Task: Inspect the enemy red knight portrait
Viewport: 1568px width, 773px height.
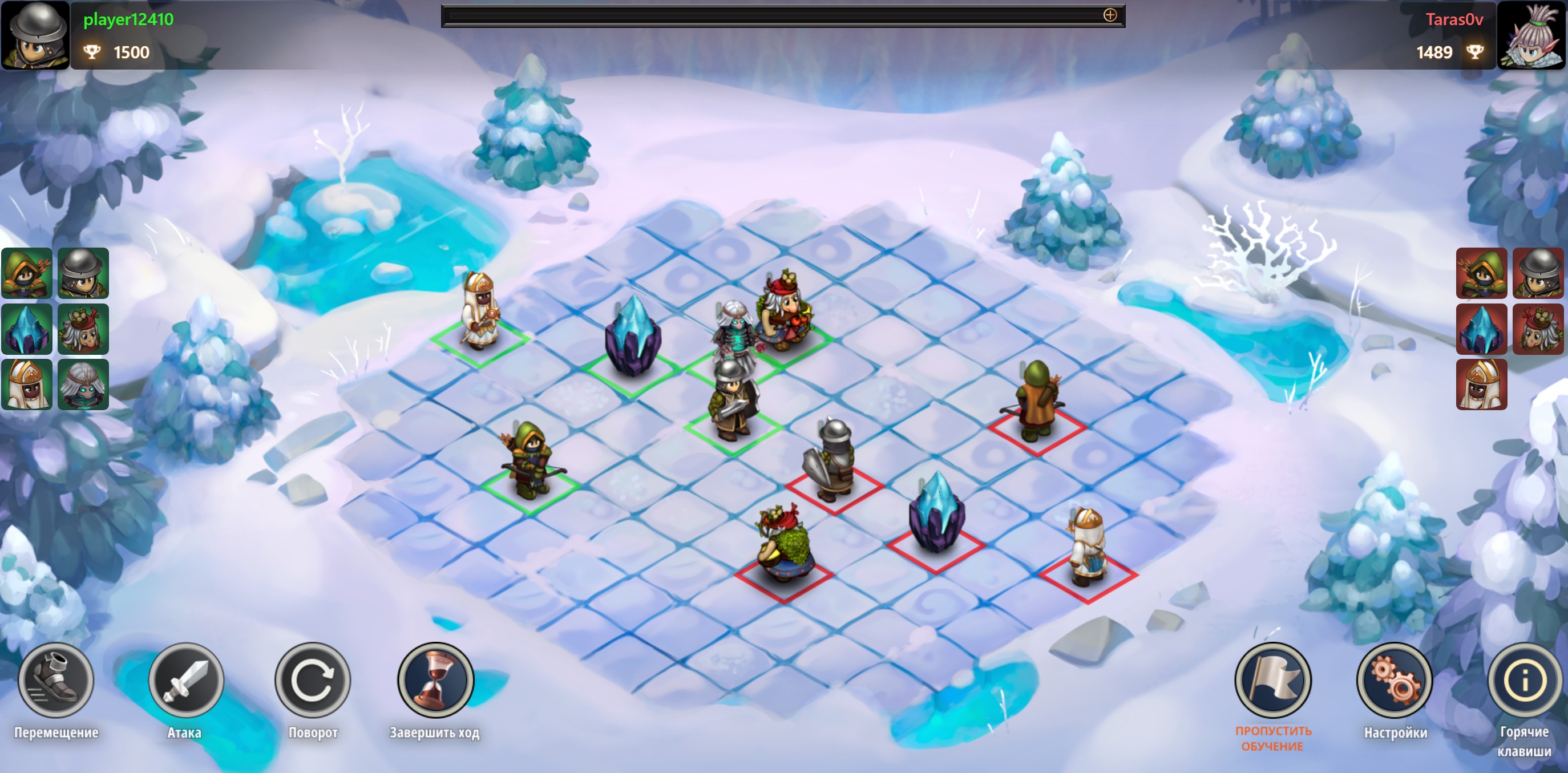Action: (x=1538, y=273)
